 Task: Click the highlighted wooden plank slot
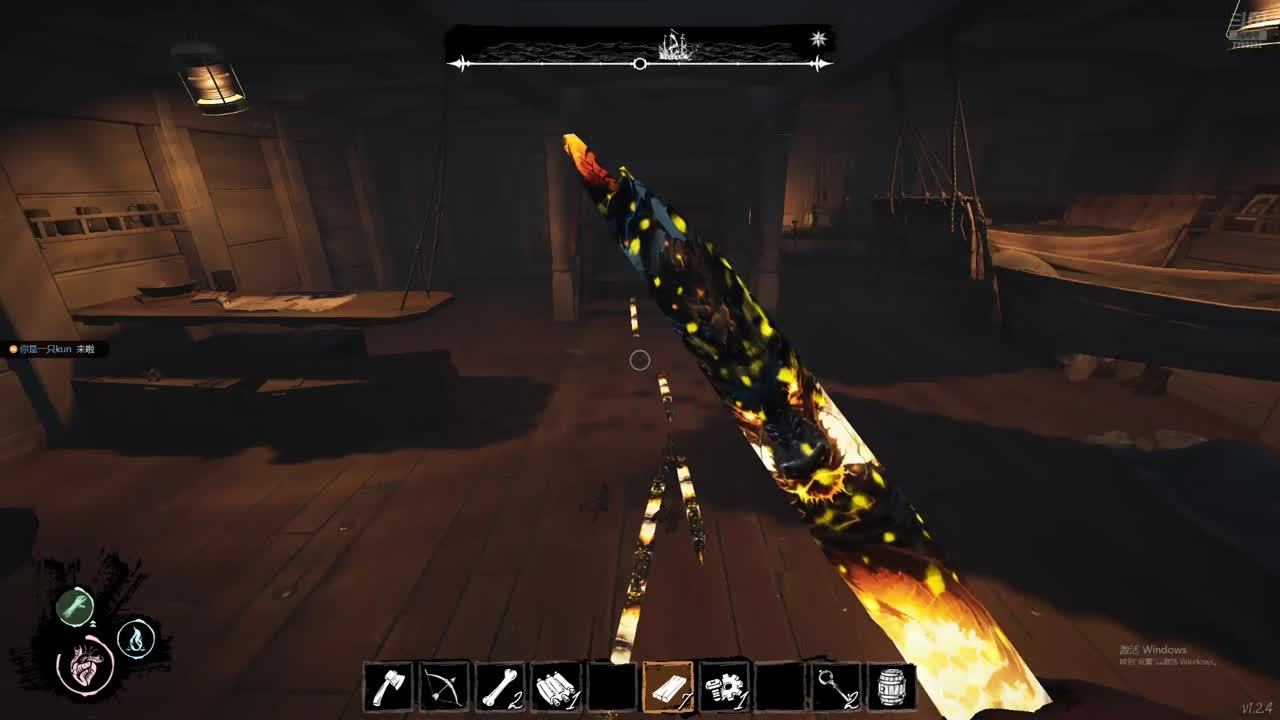(x=668, y=687)
